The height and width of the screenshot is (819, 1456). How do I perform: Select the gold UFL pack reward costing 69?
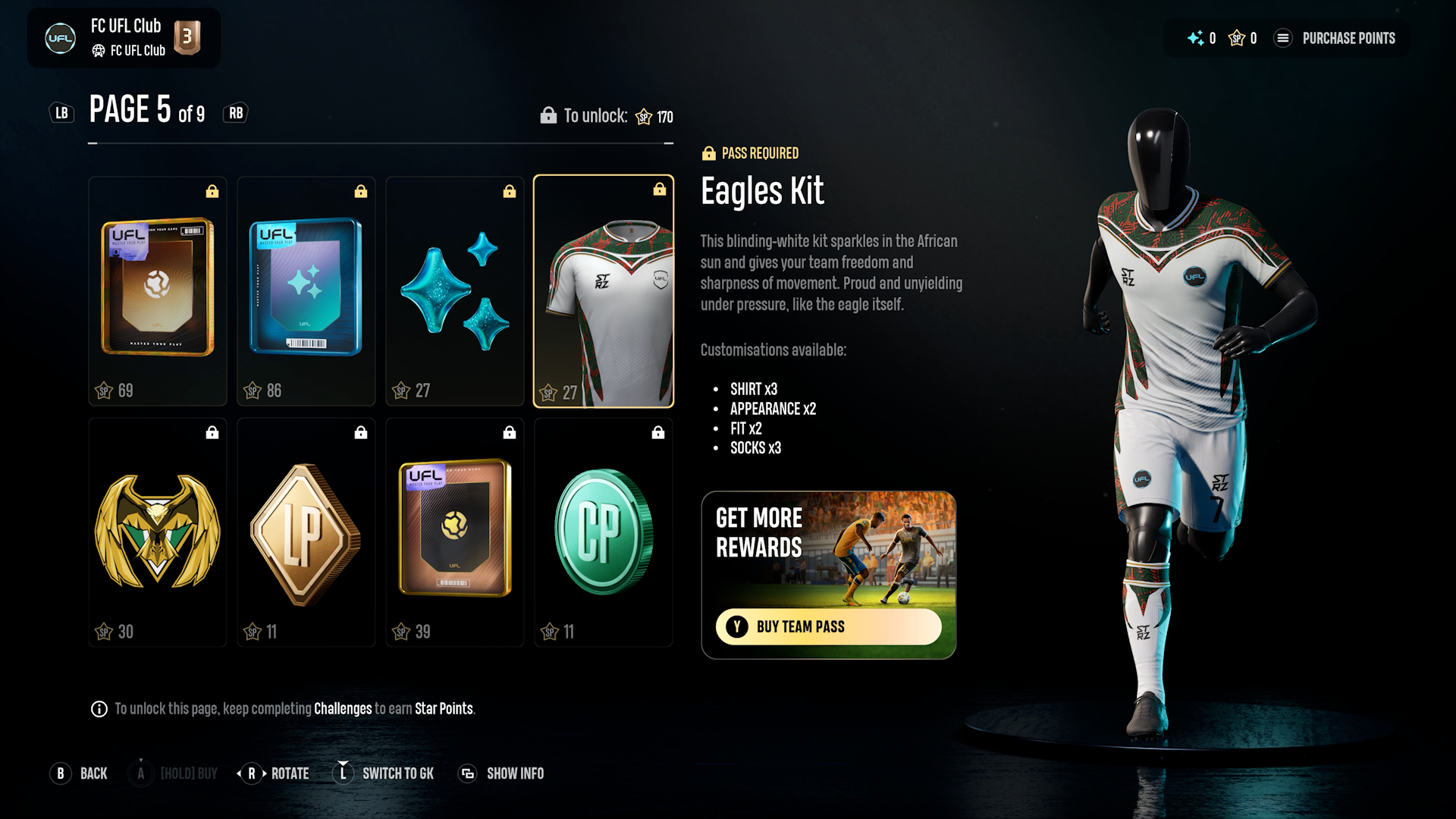[158, 290]
